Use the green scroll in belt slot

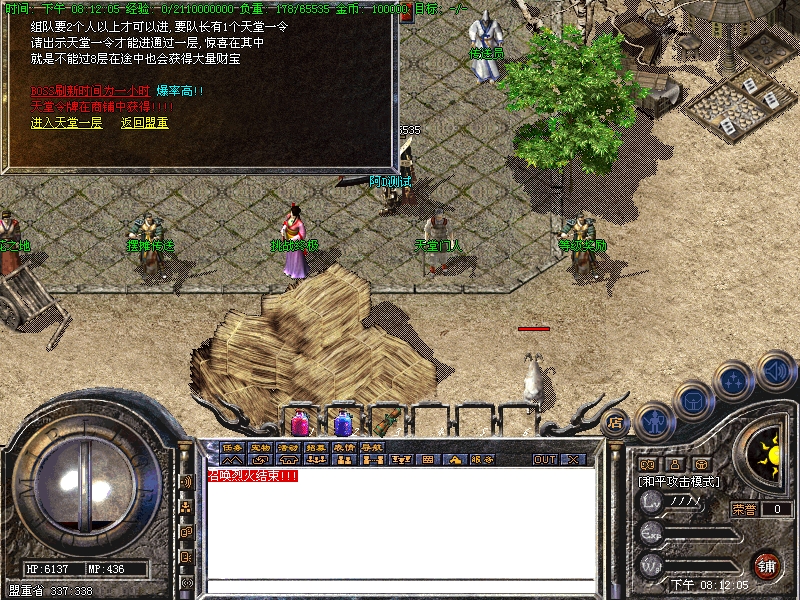(387, 422)
